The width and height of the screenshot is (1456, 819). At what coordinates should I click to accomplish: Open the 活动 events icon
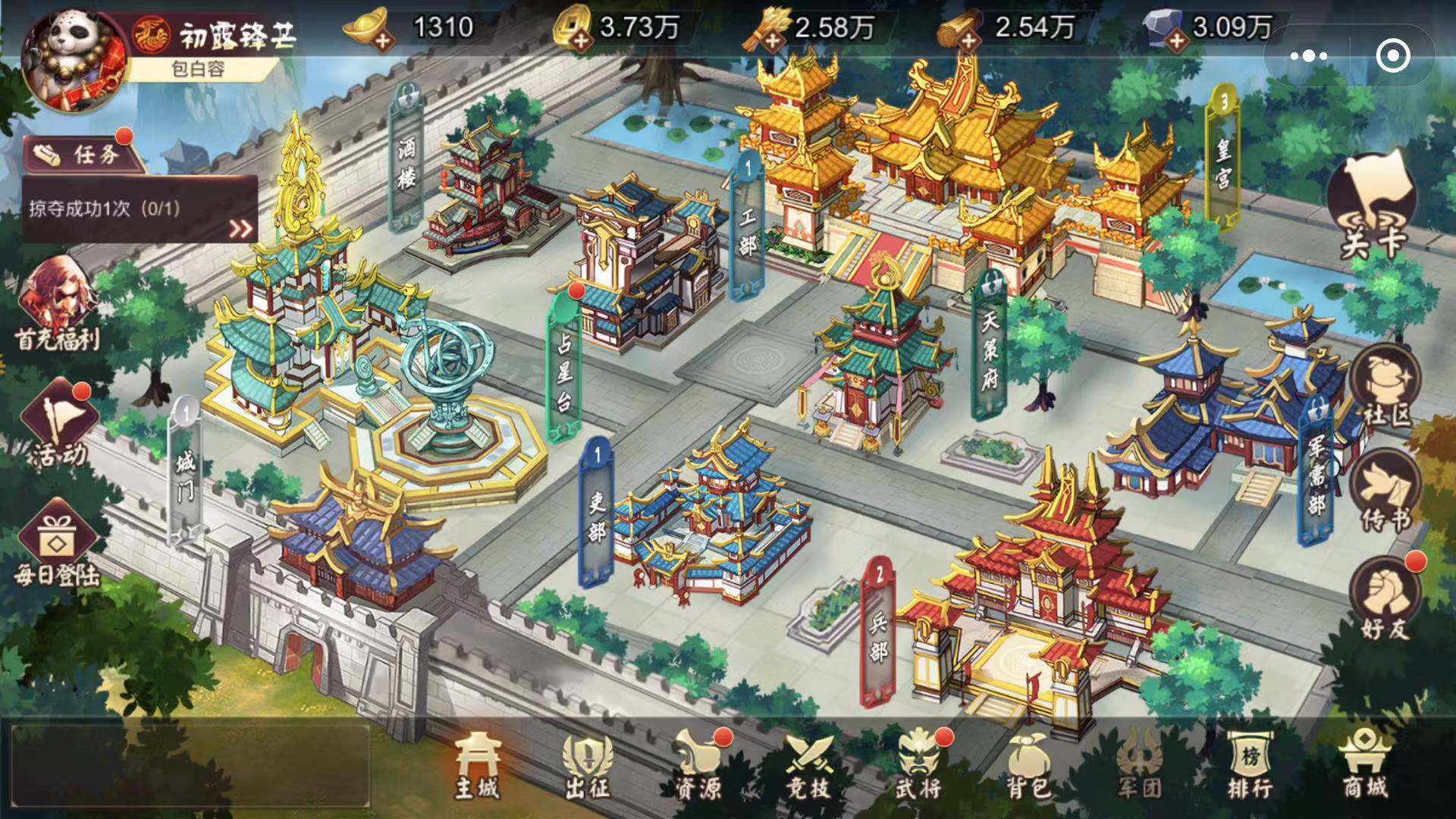point(58,424)
